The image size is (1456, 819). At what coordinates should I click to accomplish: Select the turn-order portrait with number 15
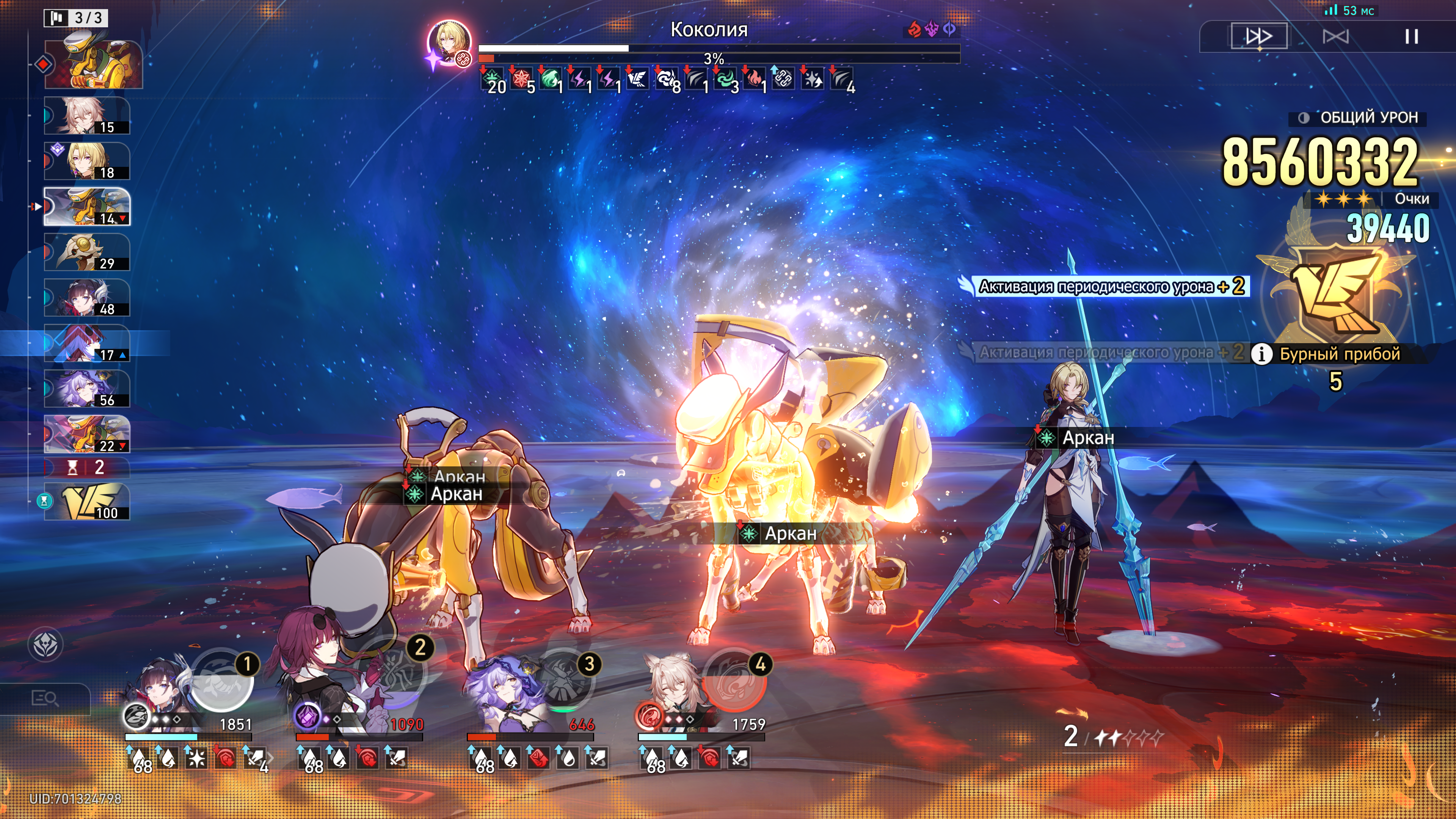[87, 116]
